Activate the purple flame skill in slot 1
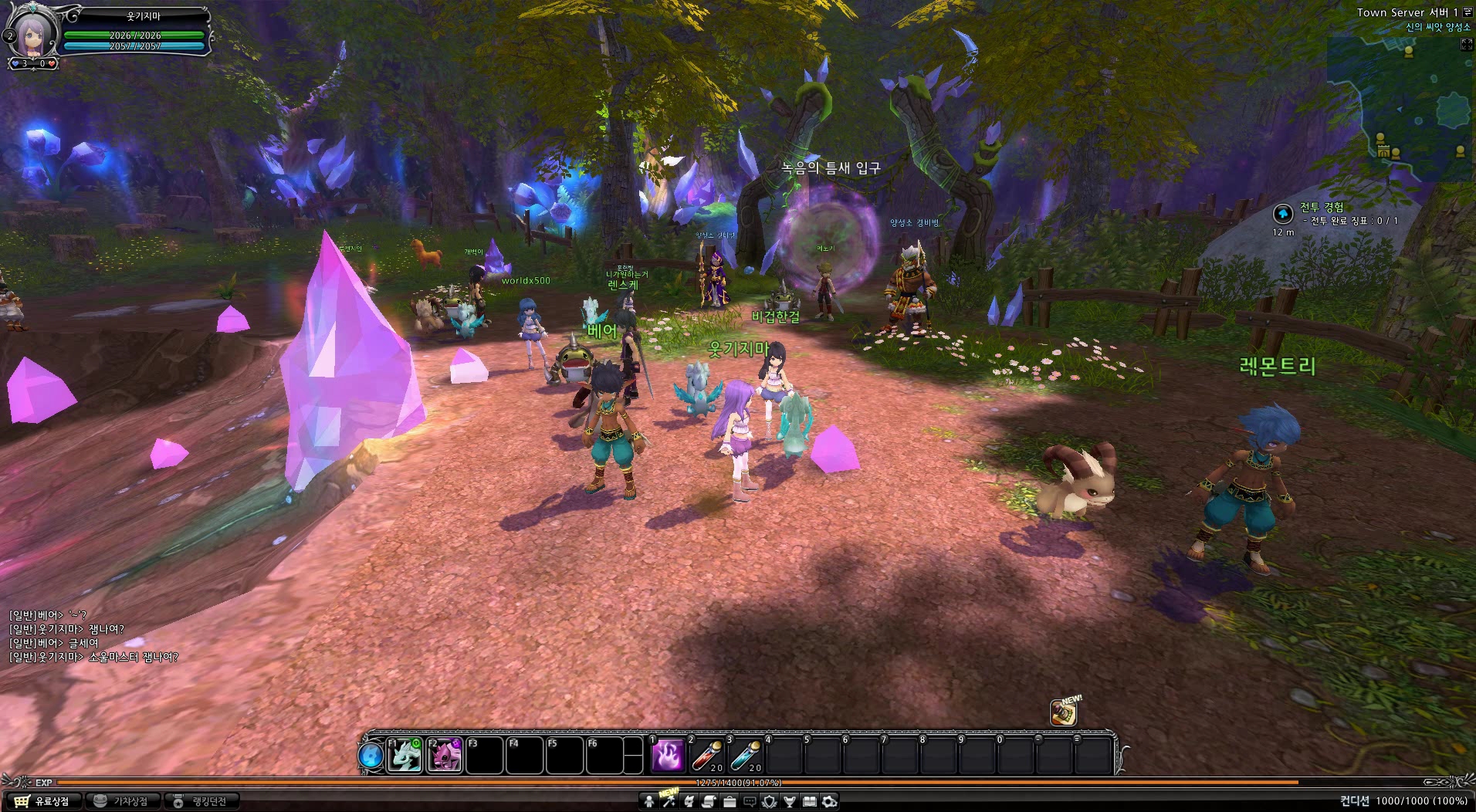 point(667,755)
